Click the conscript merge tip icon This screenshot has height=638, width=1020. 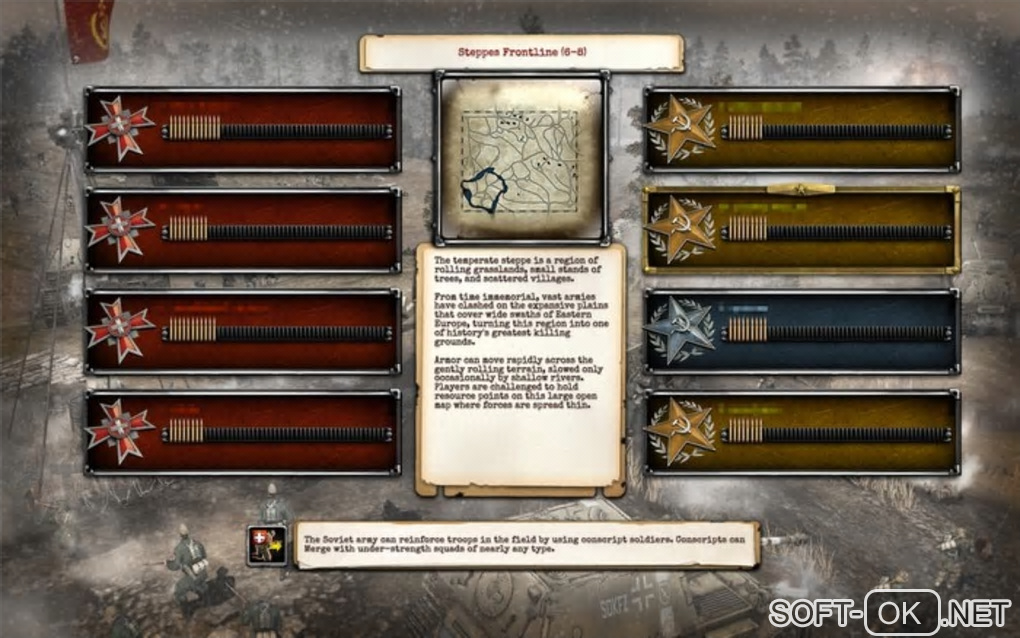267,546
